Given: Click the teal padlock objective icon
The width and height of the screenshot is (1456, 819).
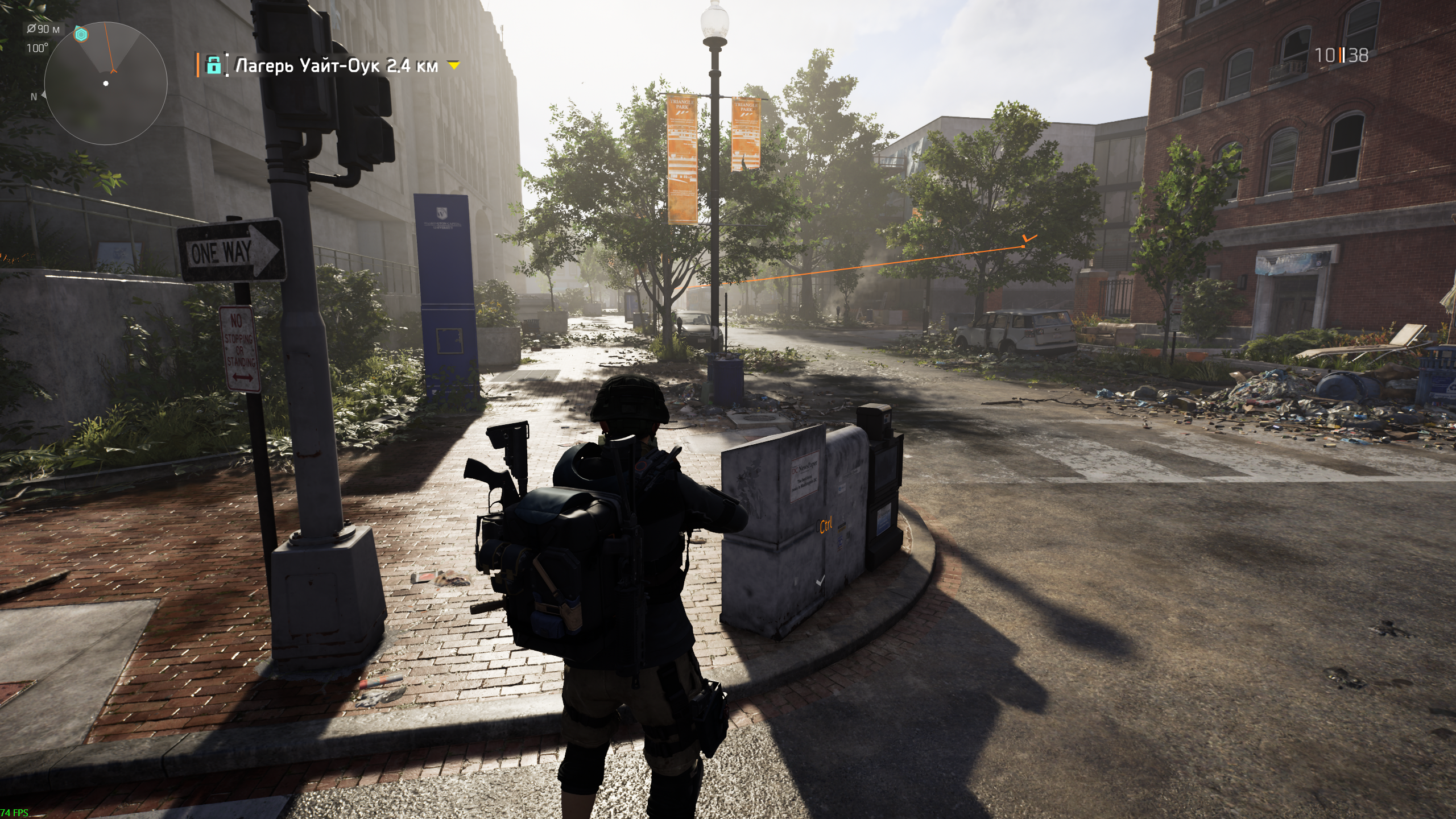Looking at the screenshot, I should [x=214, y=65].
